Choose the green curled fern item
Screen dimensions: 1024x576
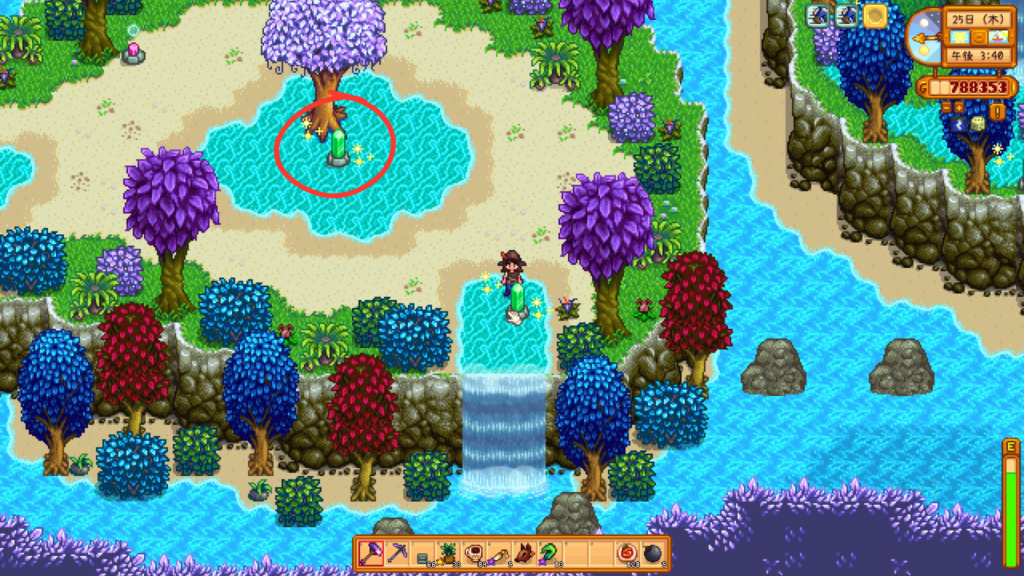(550, 553)
